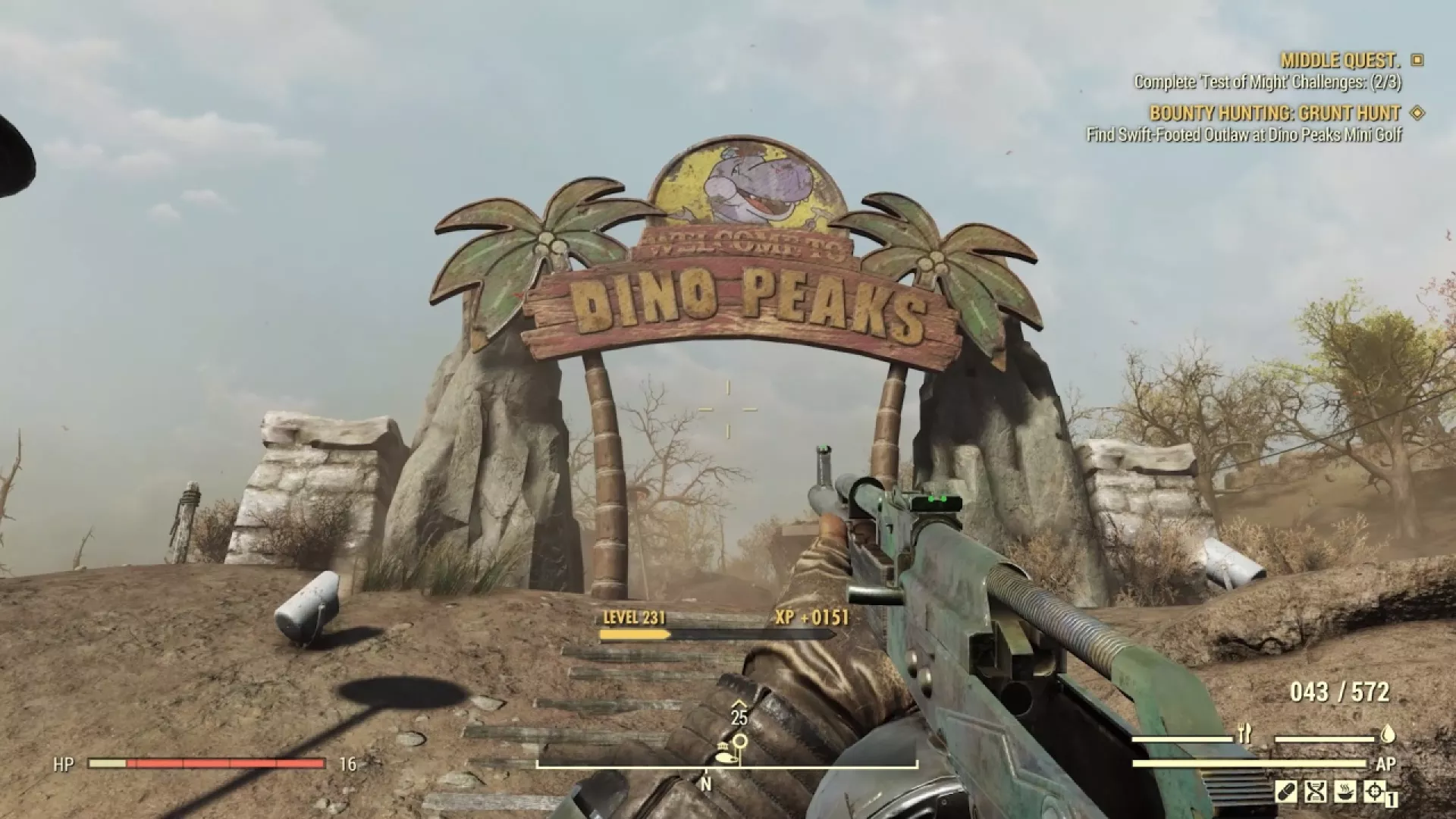Click the quest marker circle on the compass
1456x819 pixels.
(x=740, y=741)
